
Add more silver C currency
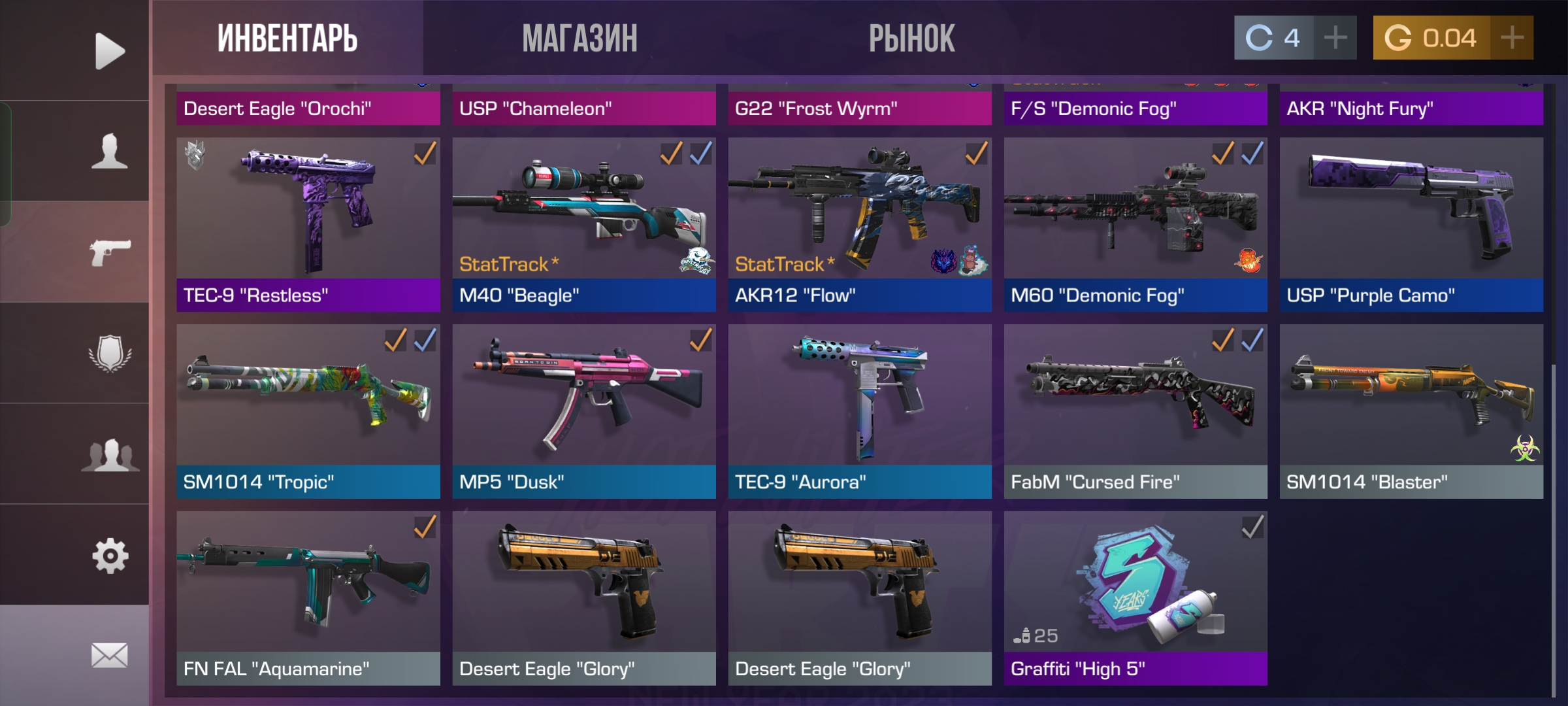pyautogui.click(x=1335, y=38)
